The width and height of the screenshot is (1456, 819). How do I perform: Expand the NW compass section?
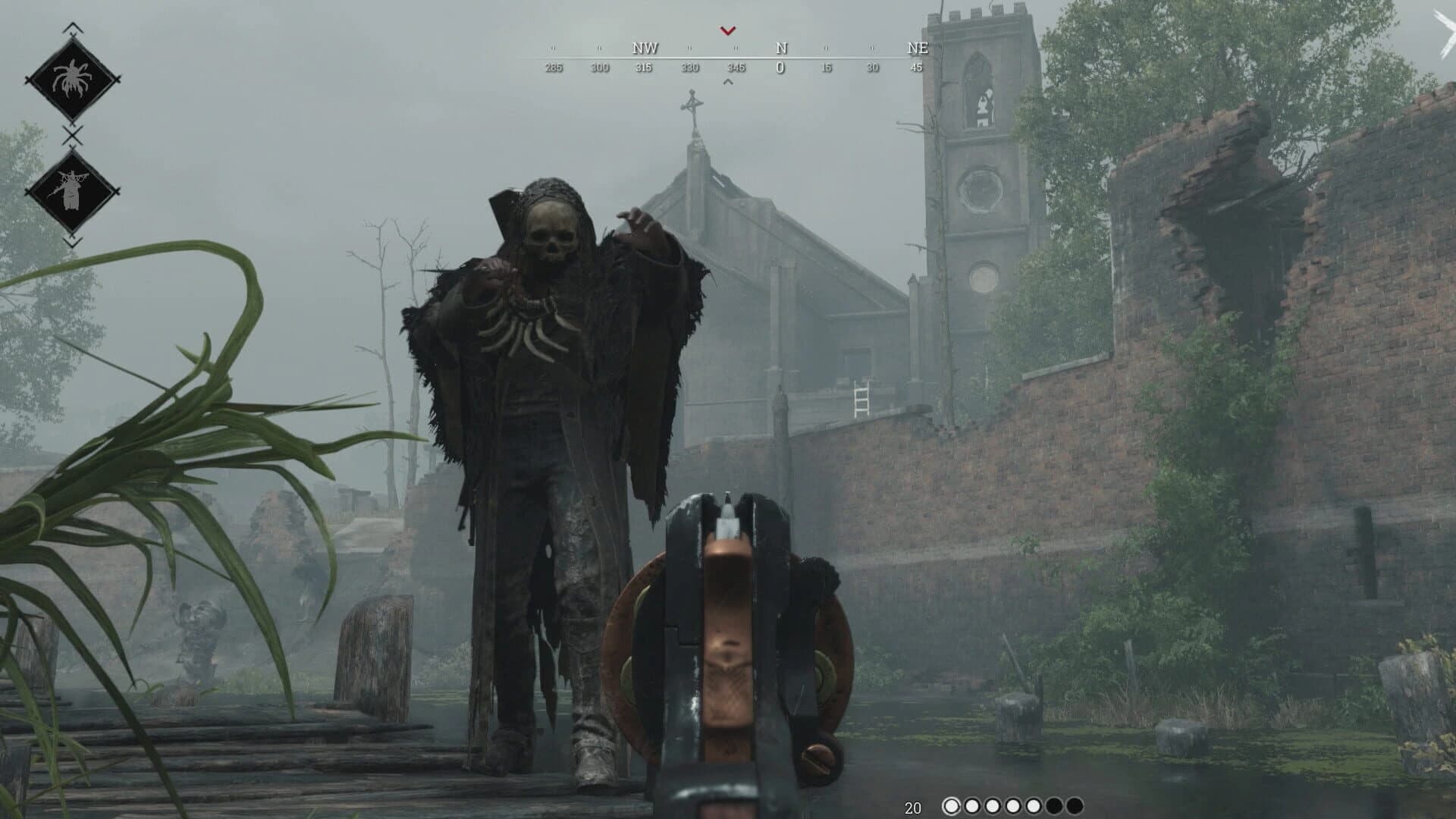643,48
